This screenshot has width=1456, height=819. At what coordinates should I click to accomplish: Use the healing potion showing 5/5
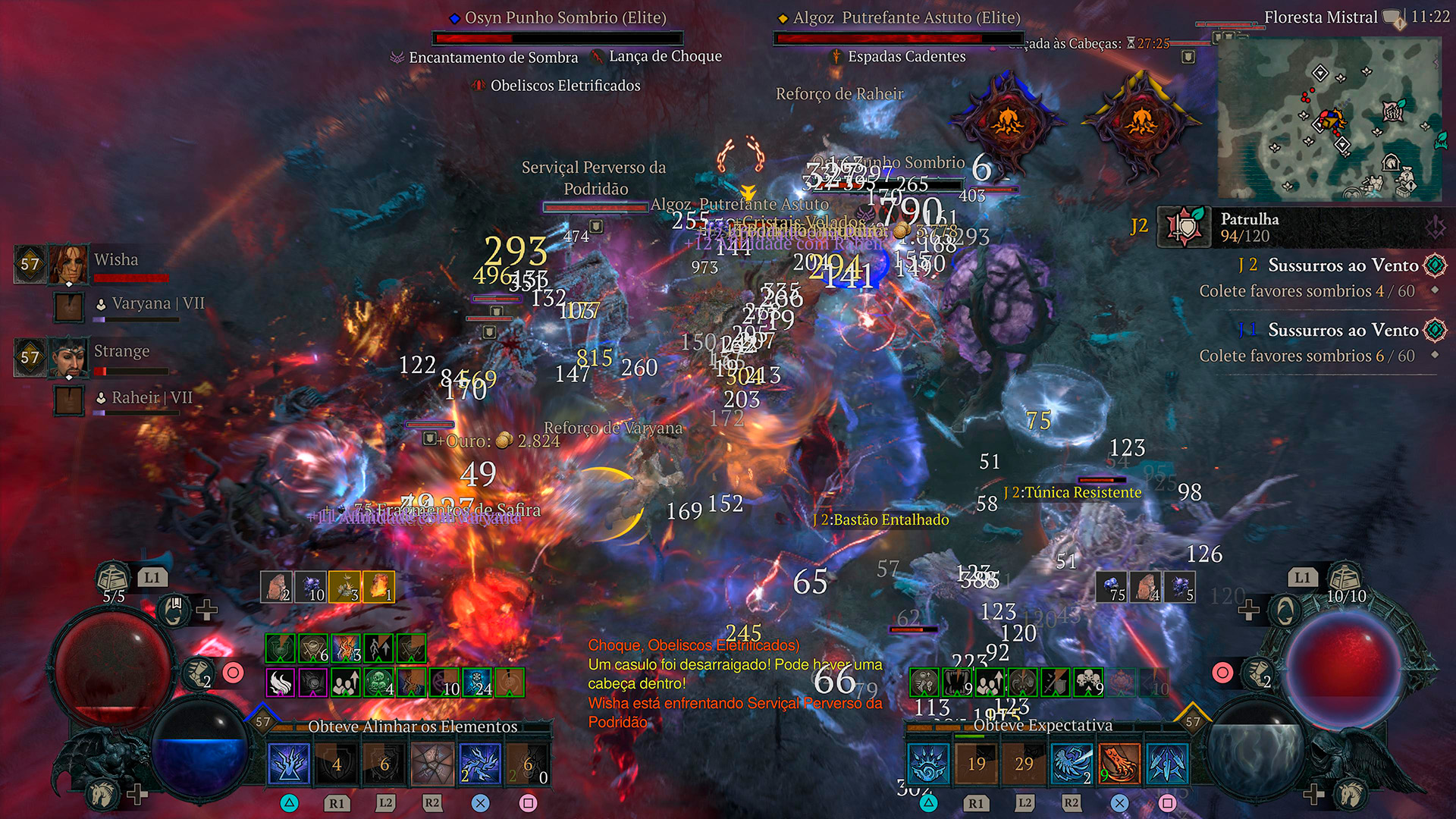pos(112,579)
